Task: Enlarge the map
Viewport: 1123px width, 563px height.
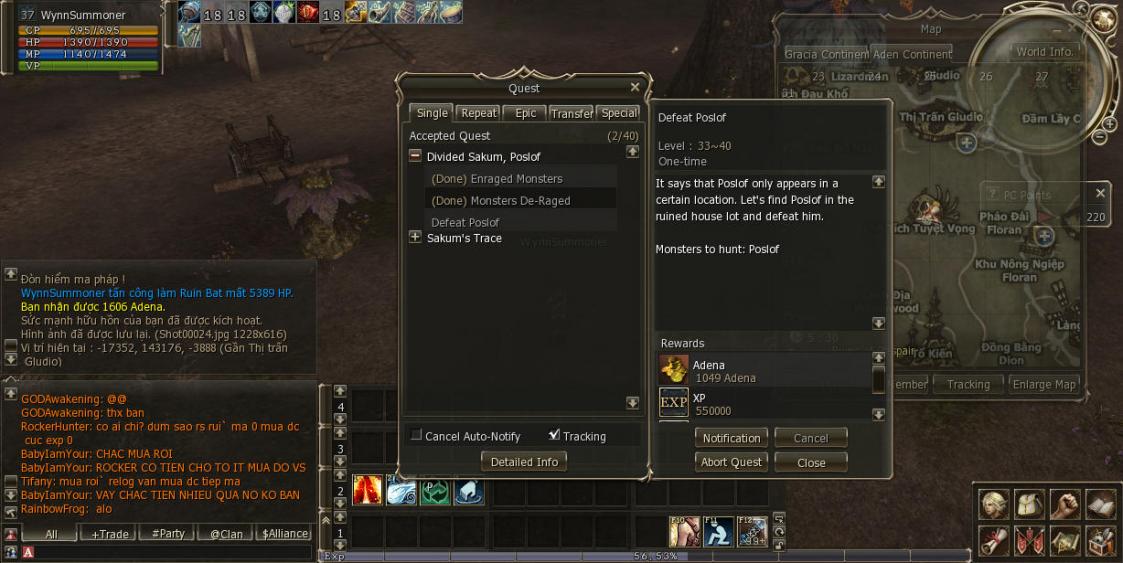Action: (1044, 384)
